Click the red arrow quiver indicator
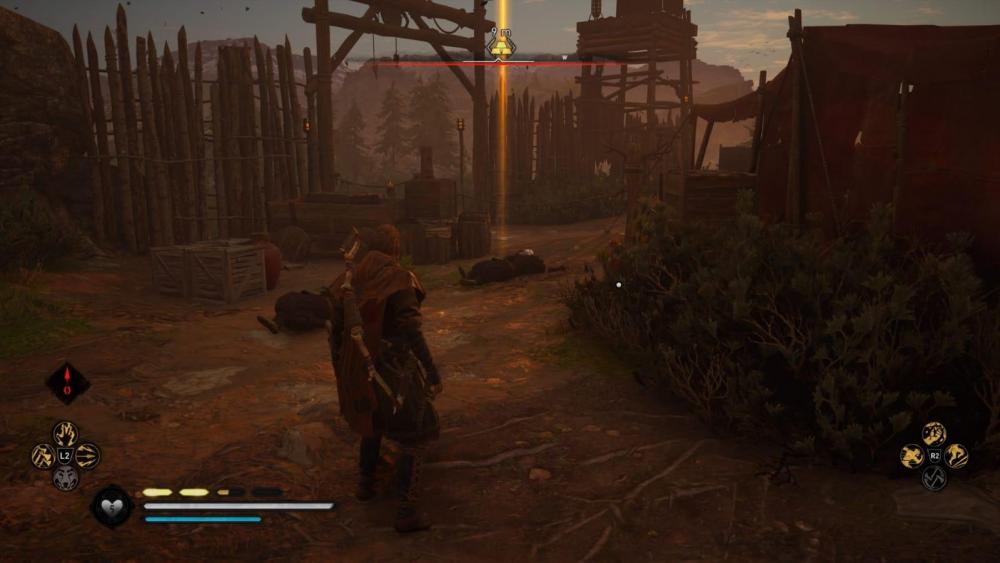 tap(68, 382)
